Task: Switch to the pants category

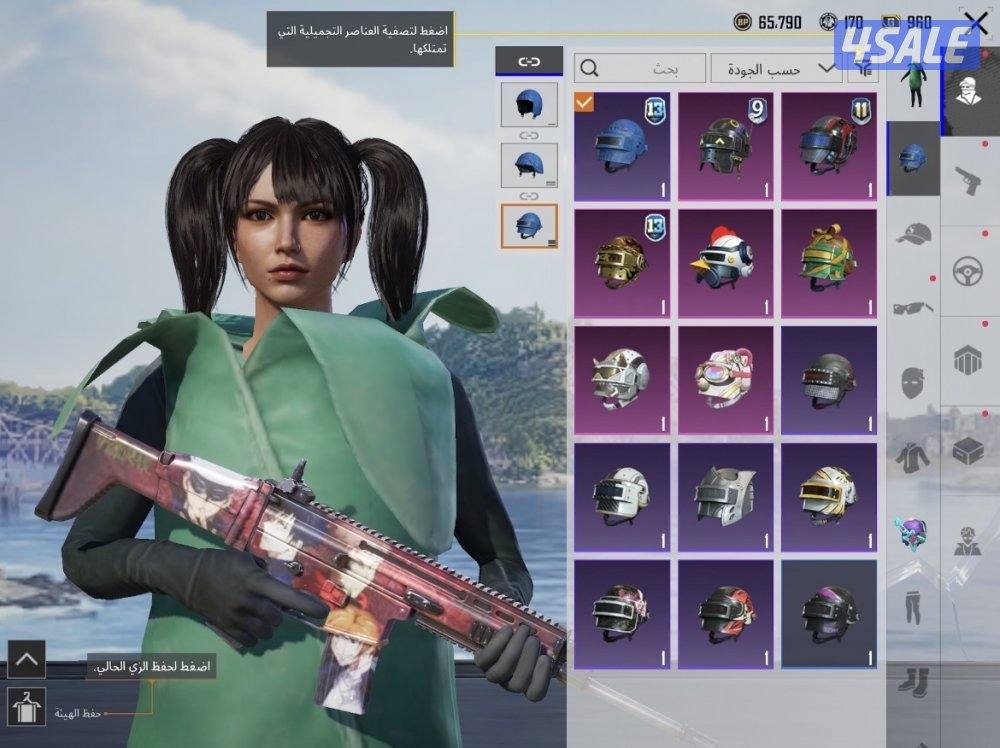Action: coord(913,604)
